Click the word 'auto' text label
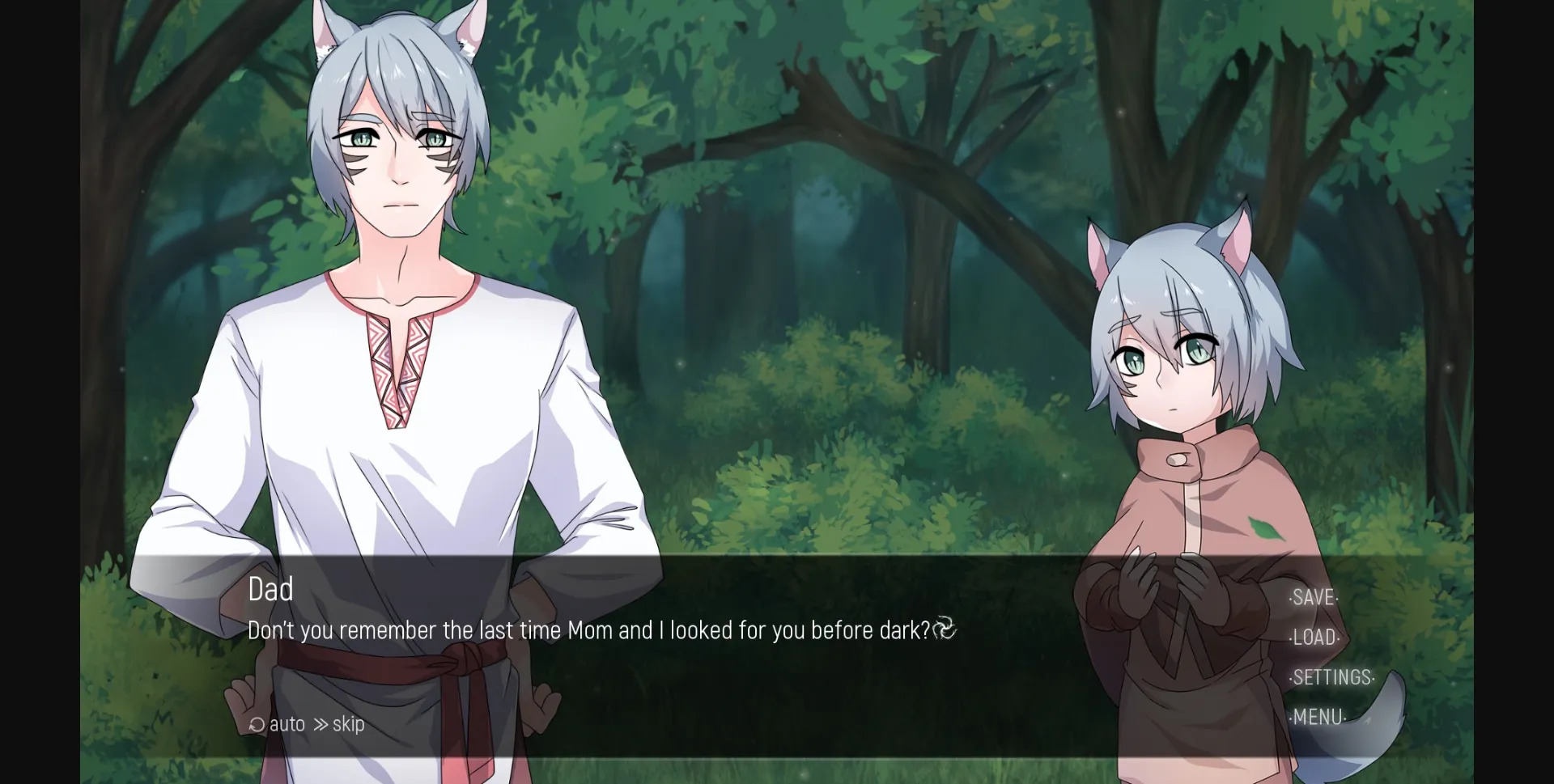Screen dimensions: 1554x784 tap(287, 724)
